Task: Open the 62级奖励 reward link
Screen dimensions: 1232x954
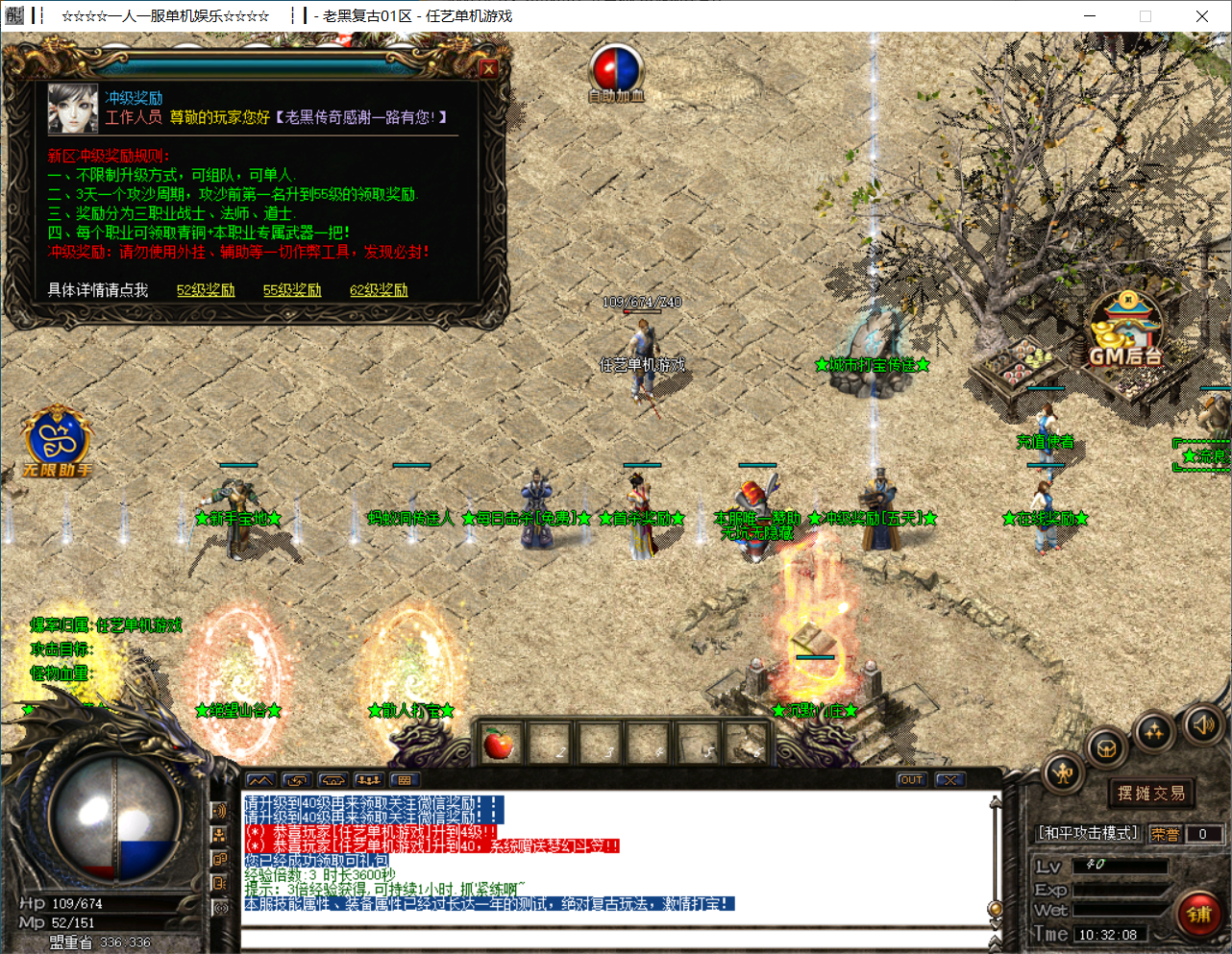Action: pos(379,290)
